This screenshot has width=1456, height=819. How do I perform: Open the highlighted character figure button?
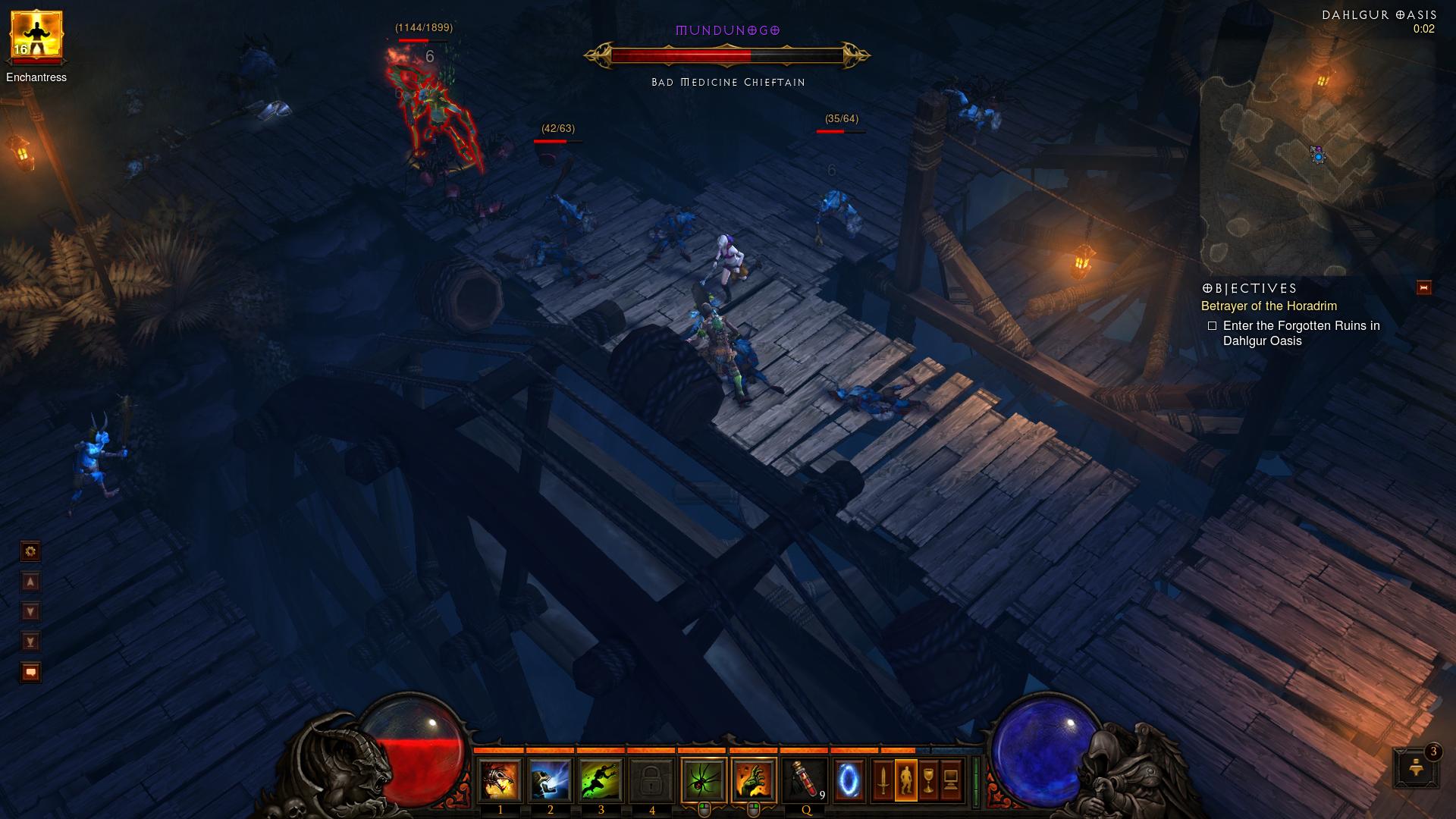pyautogui.click(x=905, y=780)
